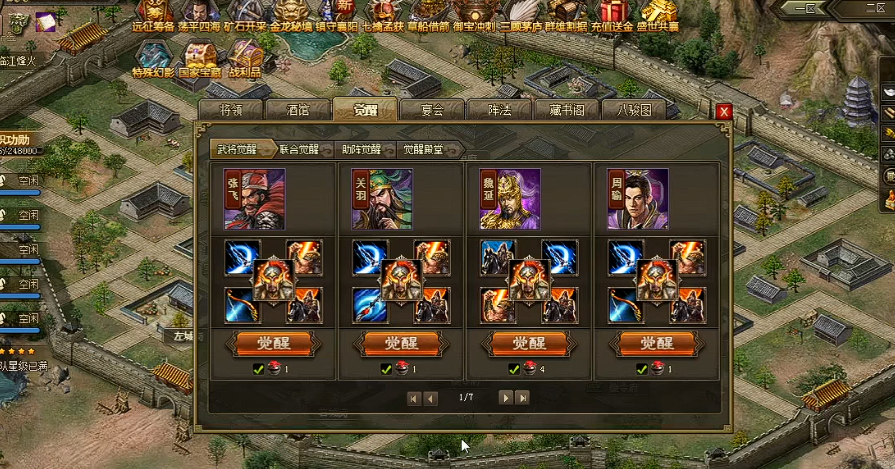Open the 酒馆 tavern tab

pyautogui.click(x=298, y=110)
